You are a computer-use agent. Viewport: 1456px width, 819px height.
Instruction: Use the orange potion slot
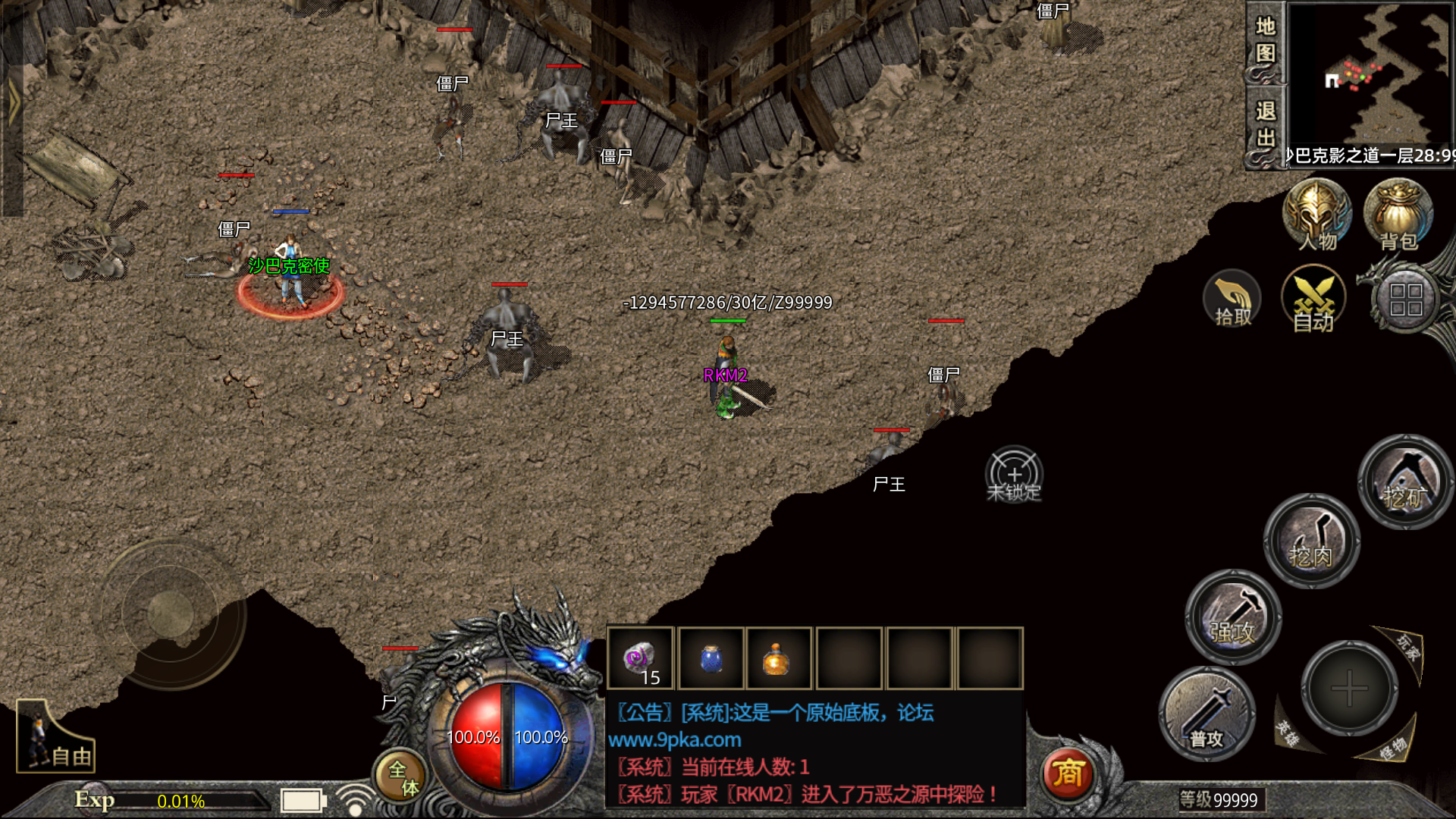click(x=778, y=658)
